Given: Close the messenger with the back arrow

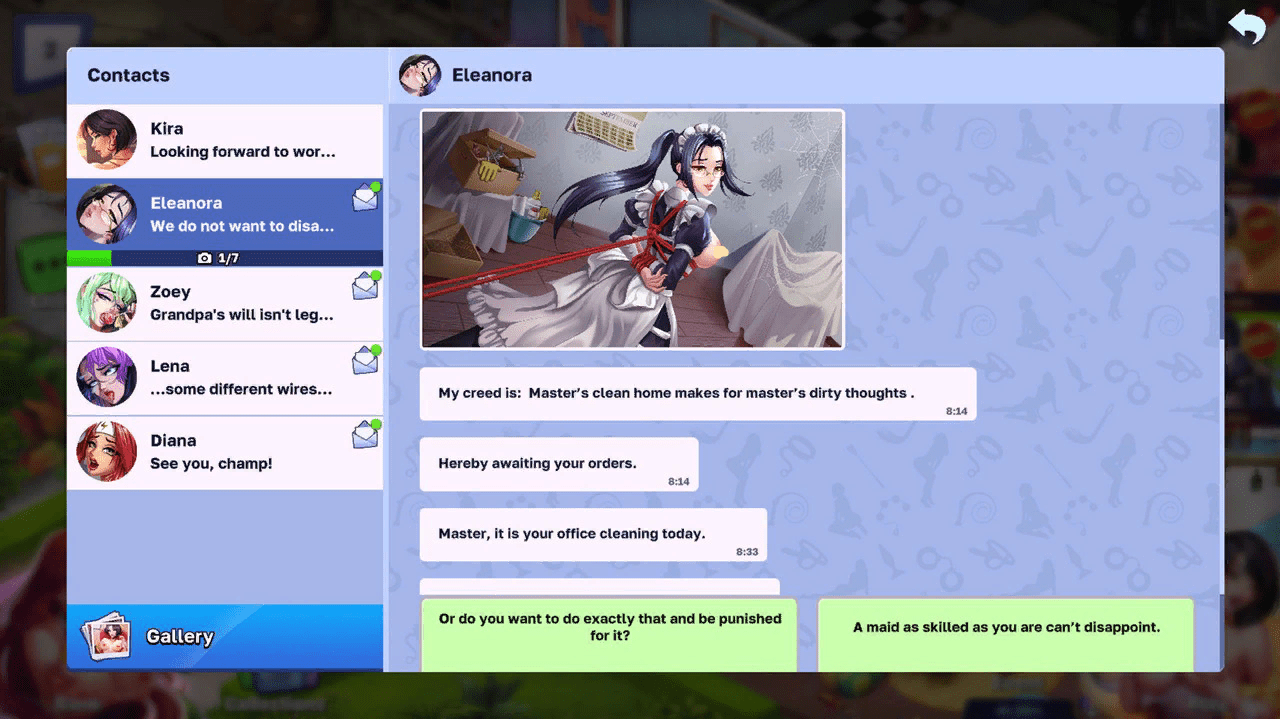Looking at the screenshot, I should [x=1246, y=28].
